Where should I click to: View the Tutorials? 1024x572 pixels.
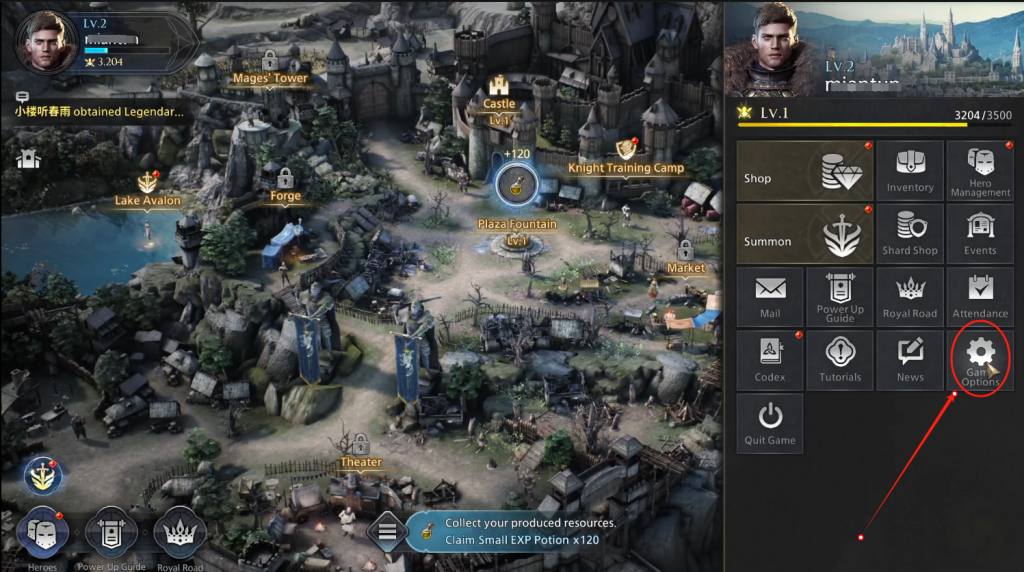click(840, 360)
